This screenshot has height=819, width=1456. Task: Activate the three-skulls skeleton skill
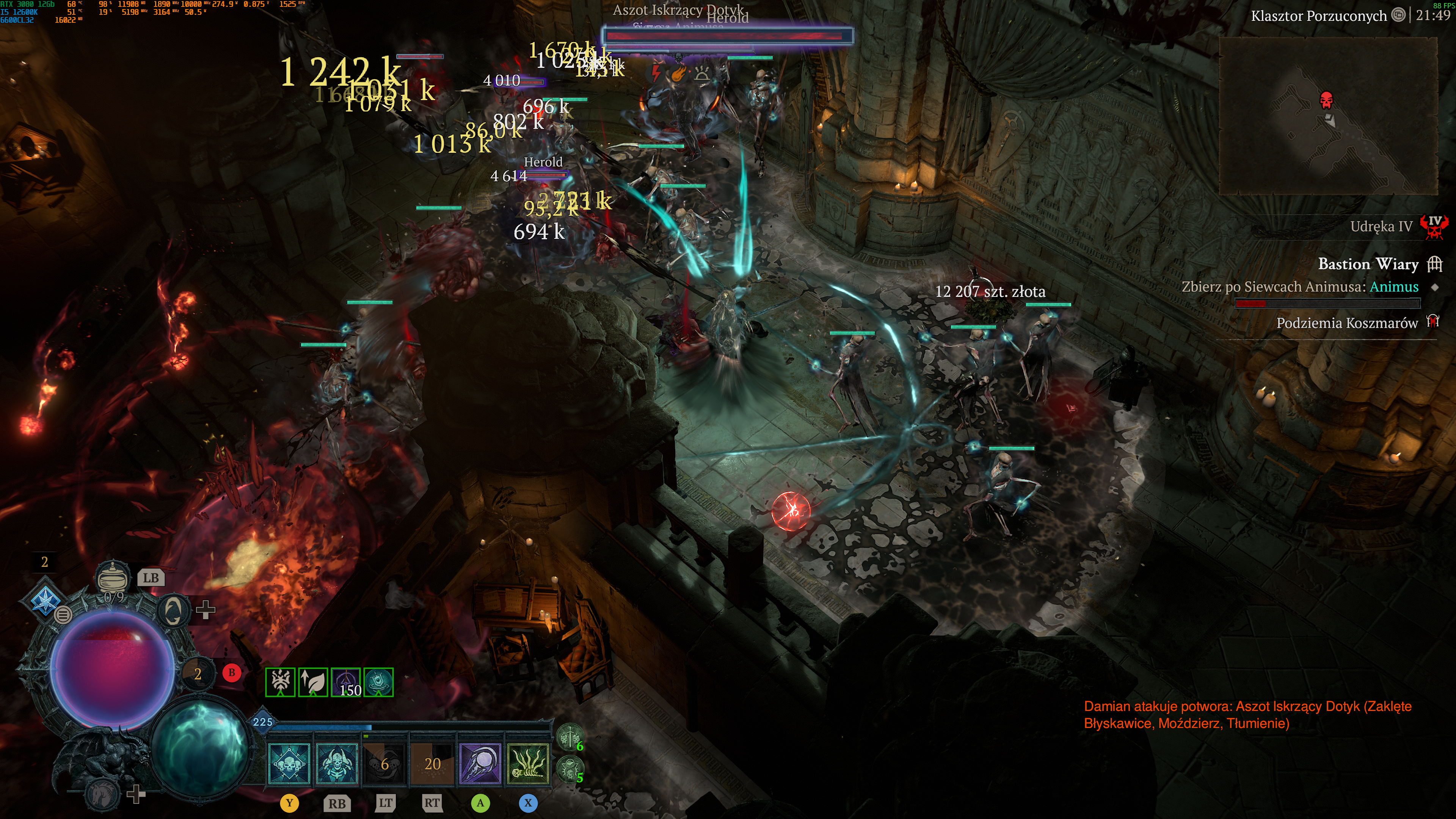click(289, 764)
